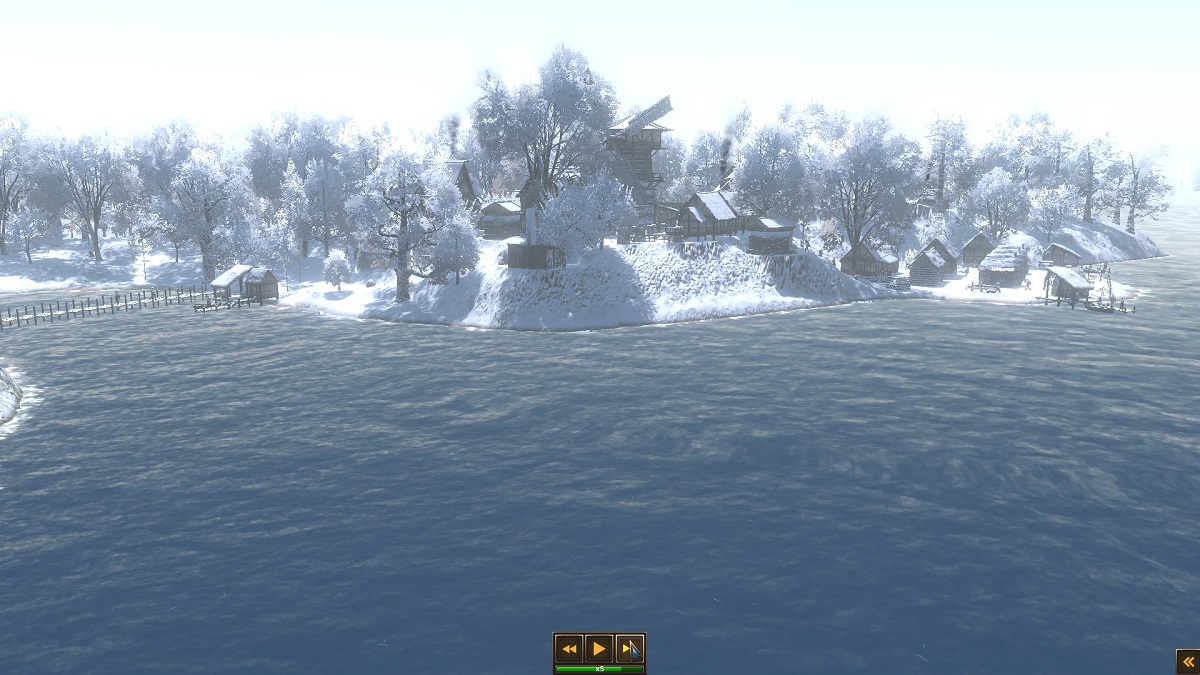Expand the collapsed panel with double-chevron button
The width and height of the screenshot is (1200, 675).
(1187, 661)
